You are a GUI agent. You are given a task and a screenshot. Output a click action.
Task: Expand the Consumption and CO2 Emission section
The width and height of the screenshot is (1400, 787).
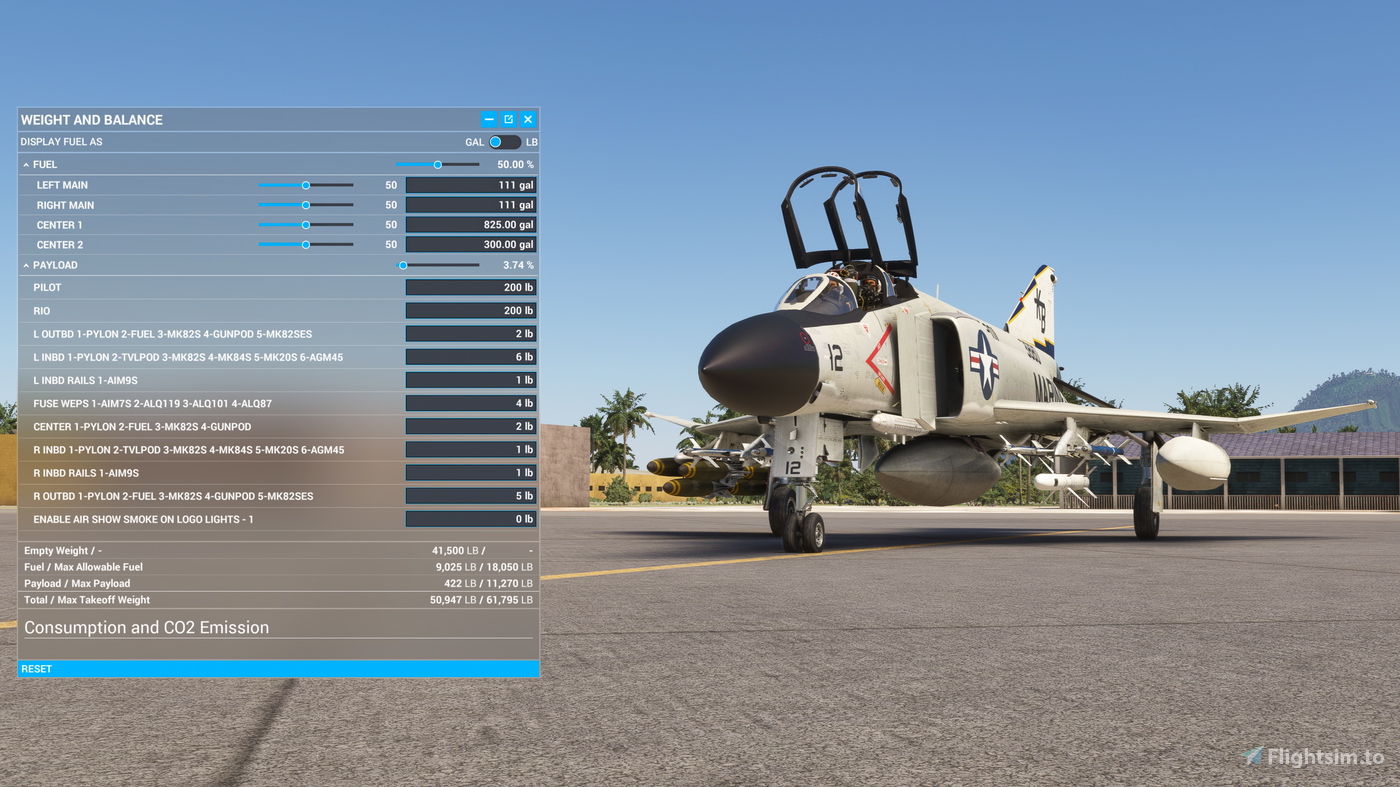[x=147, y=627]
